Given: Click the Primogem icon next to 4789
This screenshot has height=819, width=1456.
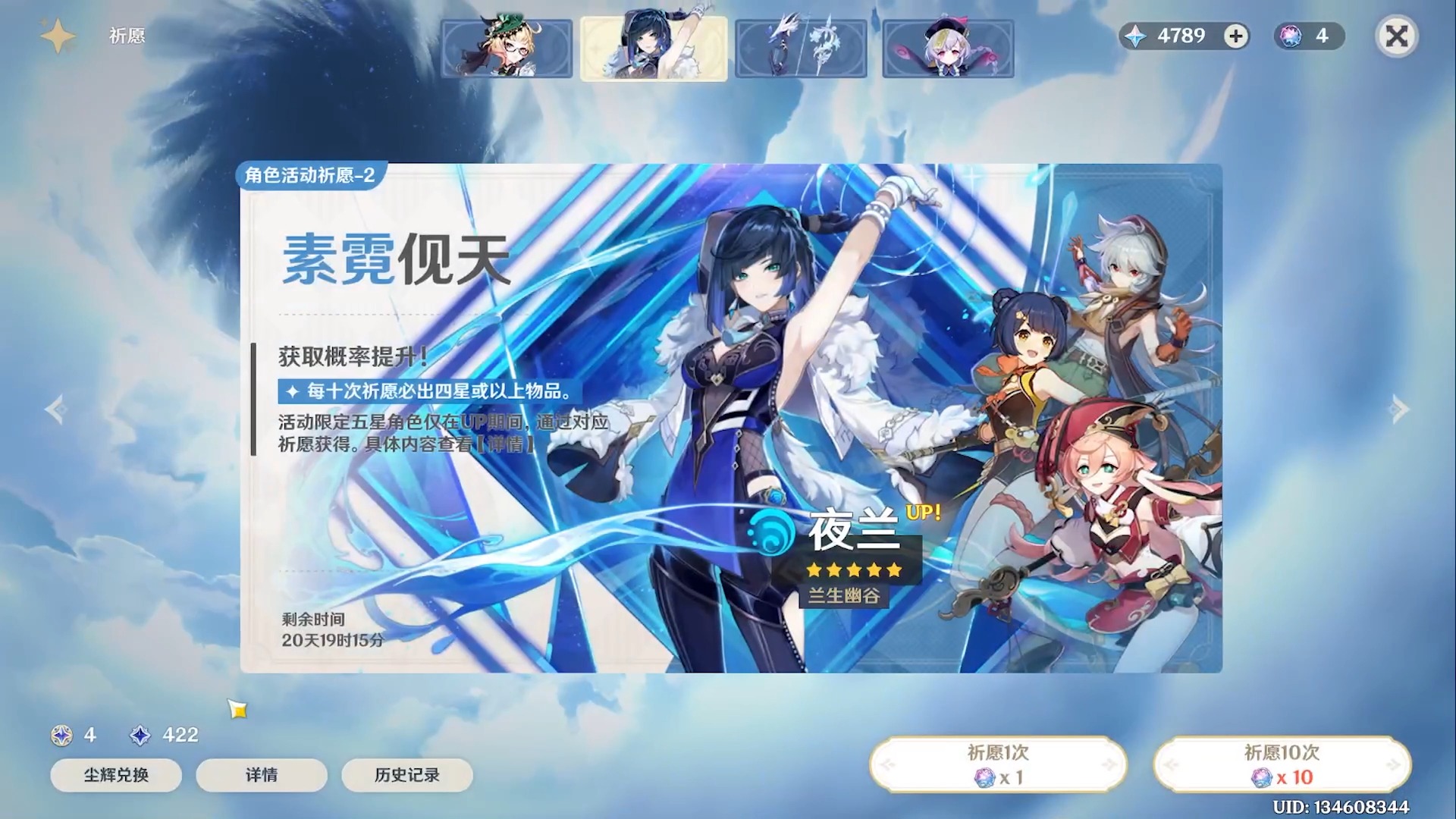Looking at the screenshot, I should pos(1135,36).
